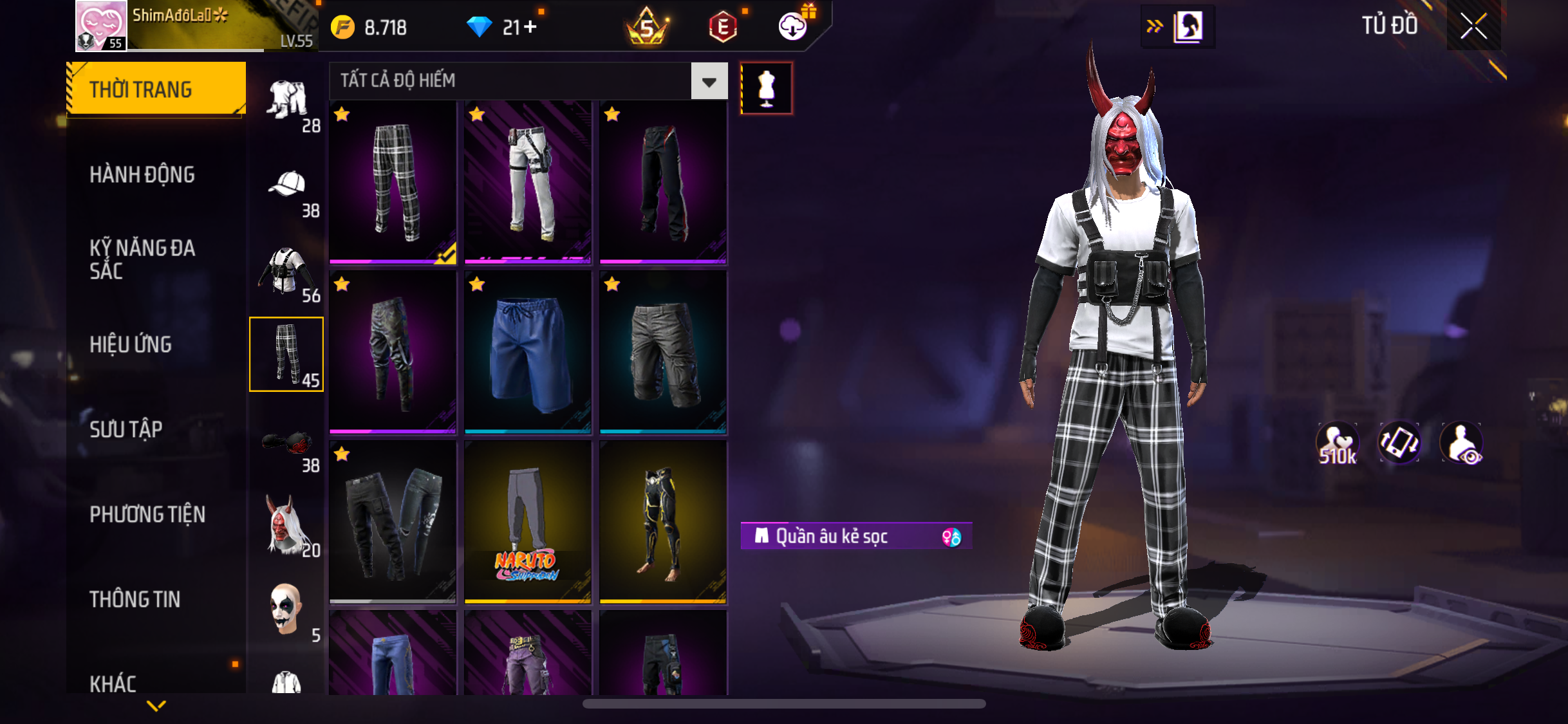Go to the Sưu Tập tab
The height and width of the screenshot is (724, 1568).
click(x=126, y=429)
